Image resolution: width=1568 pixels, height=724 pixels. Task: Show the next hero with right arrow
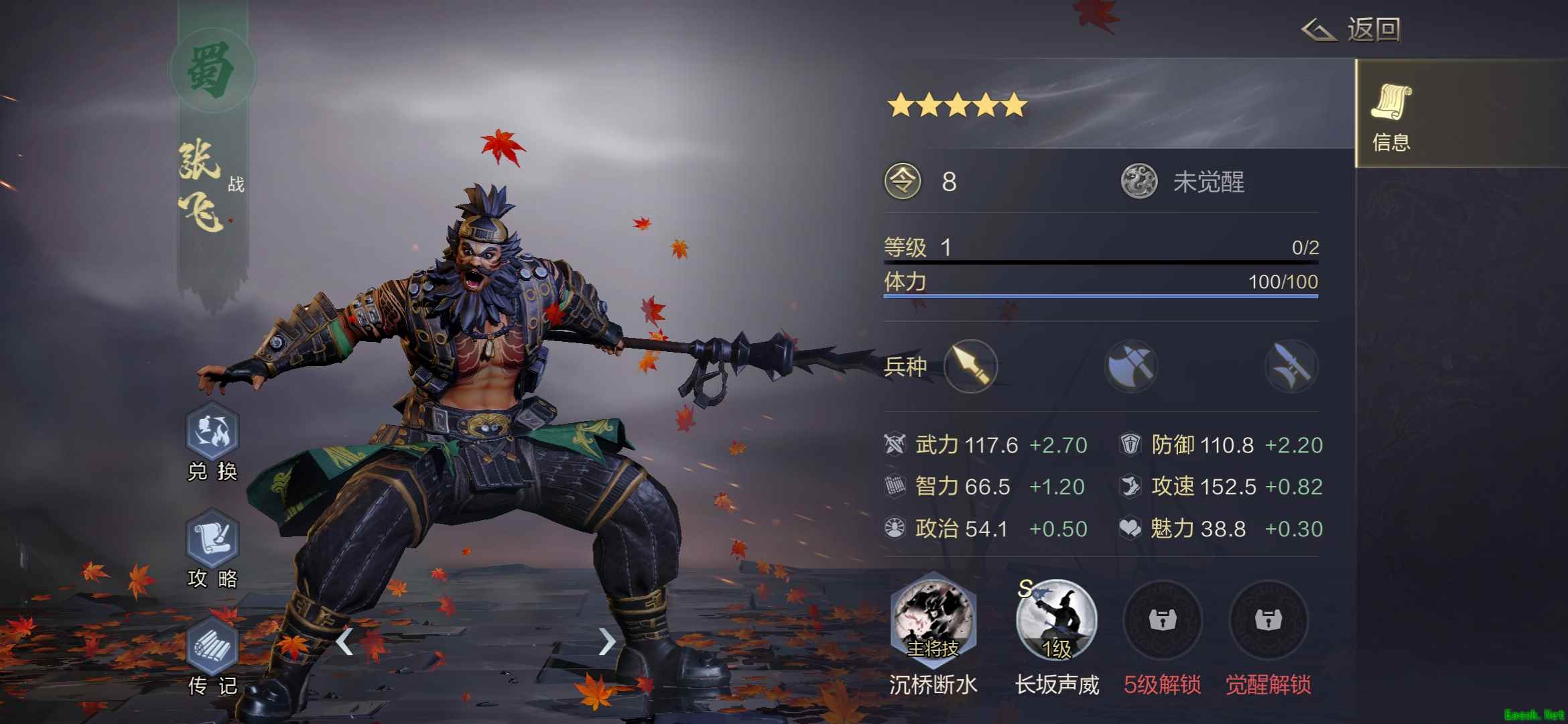[x=606, y=642]
